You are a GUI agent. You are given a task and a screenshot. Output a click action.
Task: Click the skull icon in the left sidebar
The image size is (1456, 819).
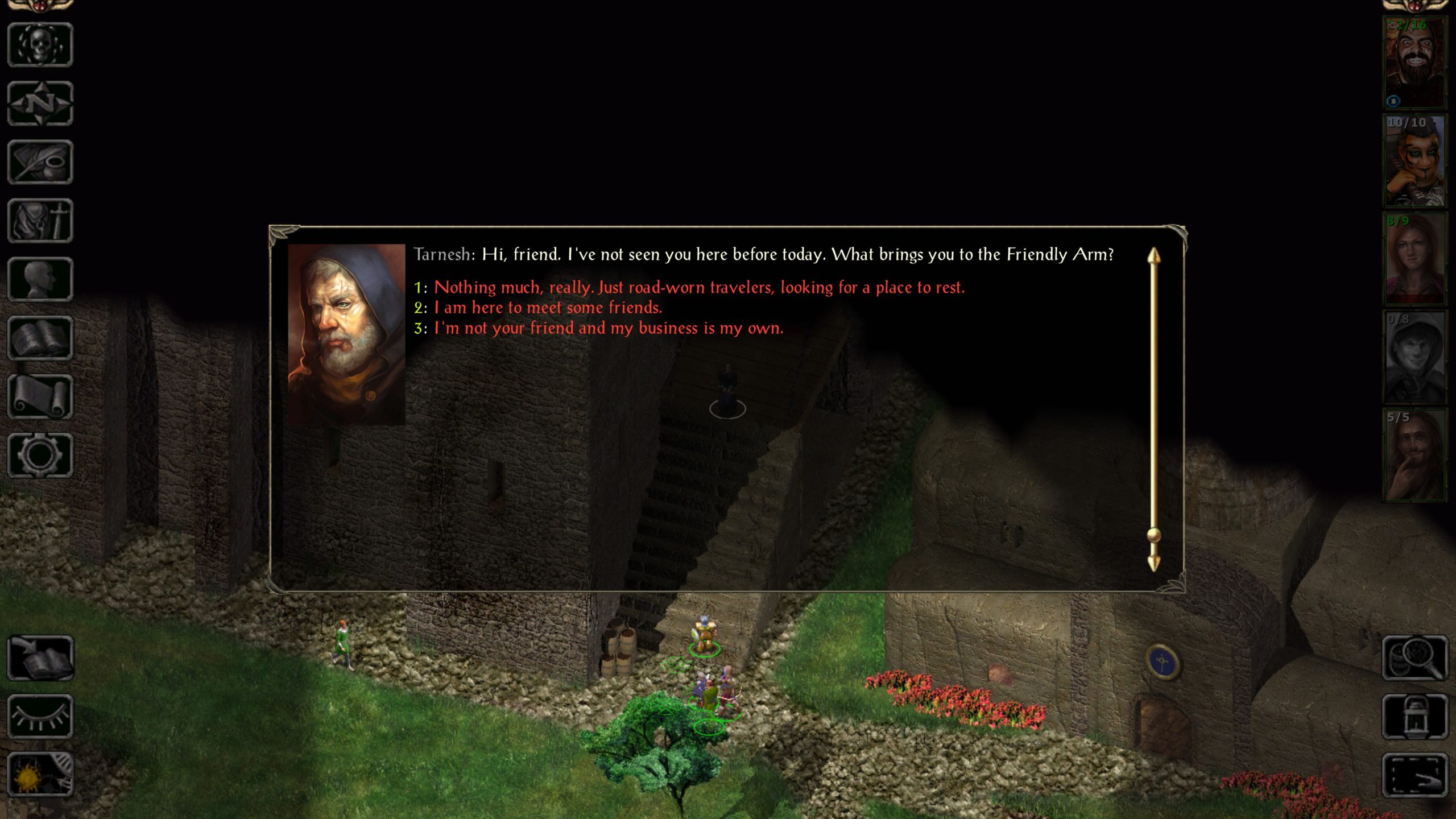pyautogui.click(x=40, y=45)
